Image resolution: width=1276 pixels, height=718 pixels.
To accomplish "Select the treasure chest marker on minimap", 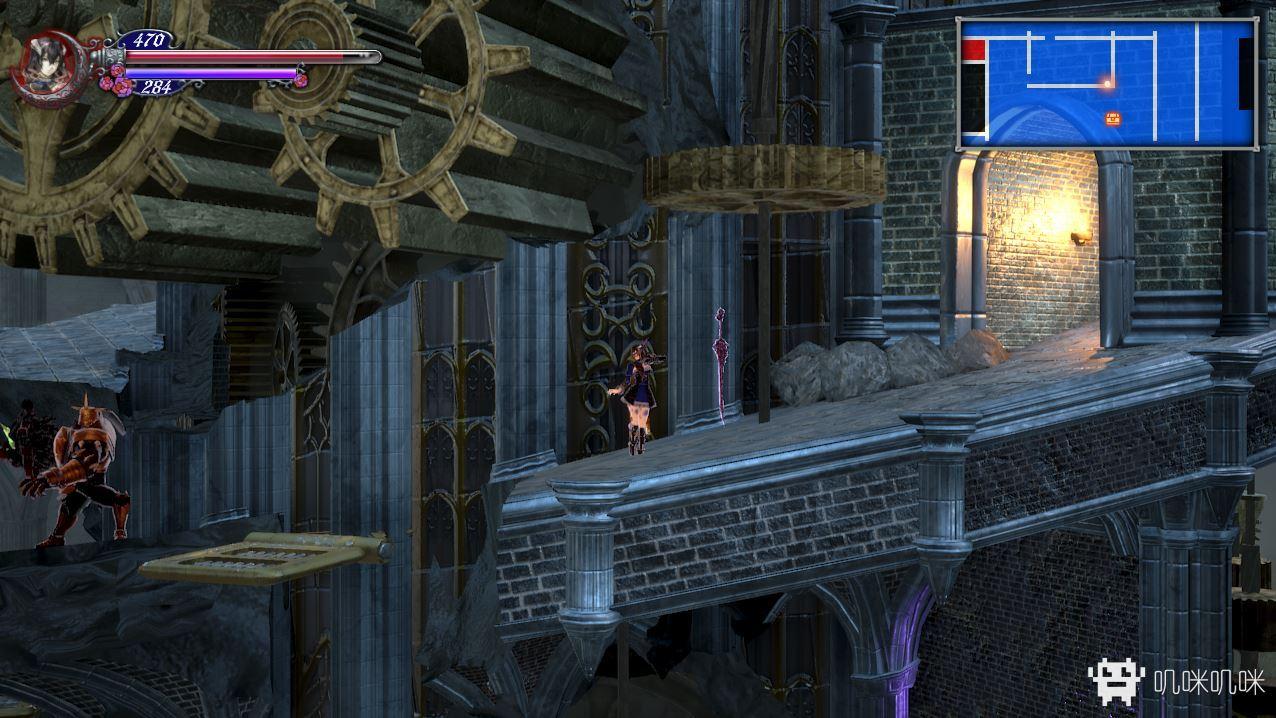I will click(1113, 119).
